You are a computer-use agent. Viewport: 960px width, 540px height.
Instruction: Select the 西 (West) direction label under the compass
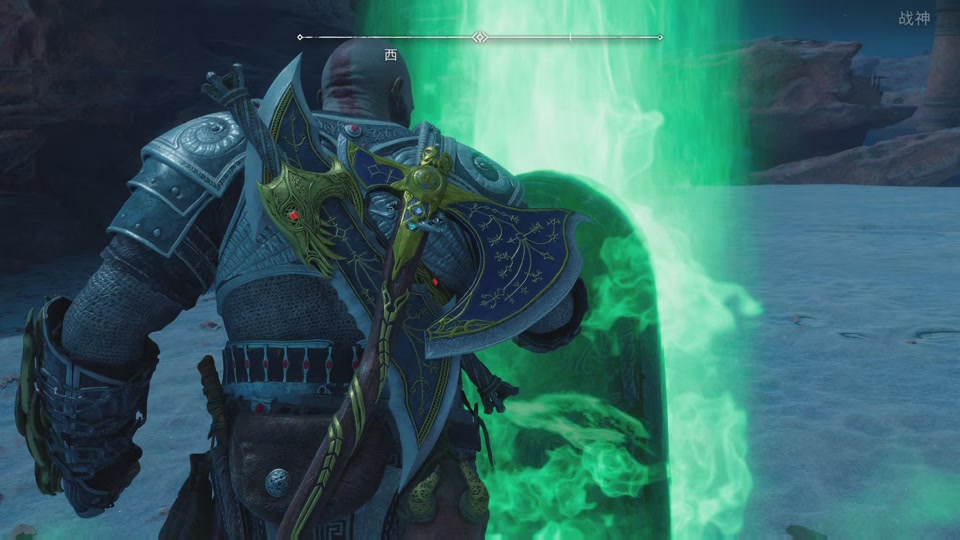(x=391, y=55)
